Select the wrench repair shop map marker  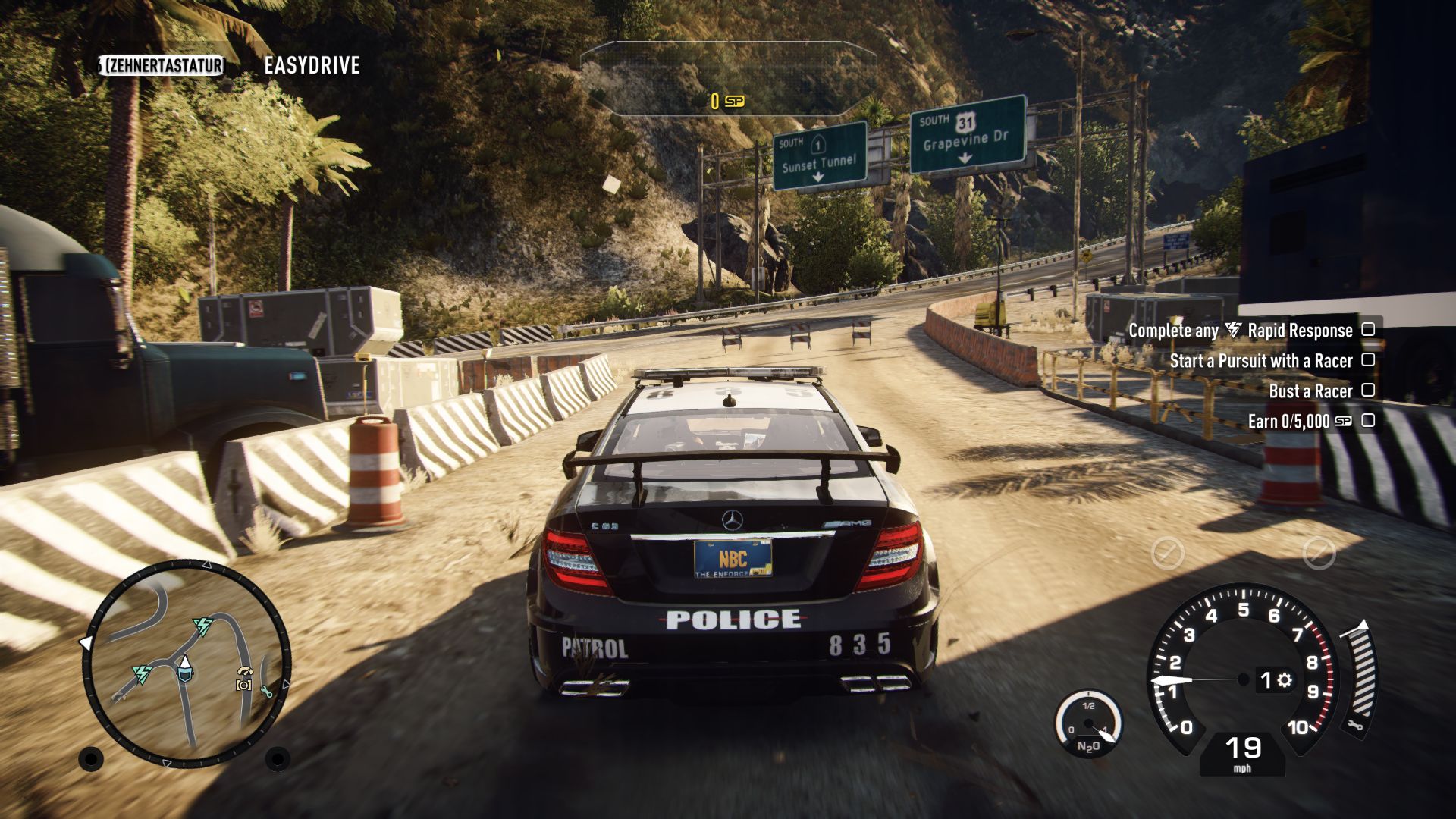coord(265,690)
